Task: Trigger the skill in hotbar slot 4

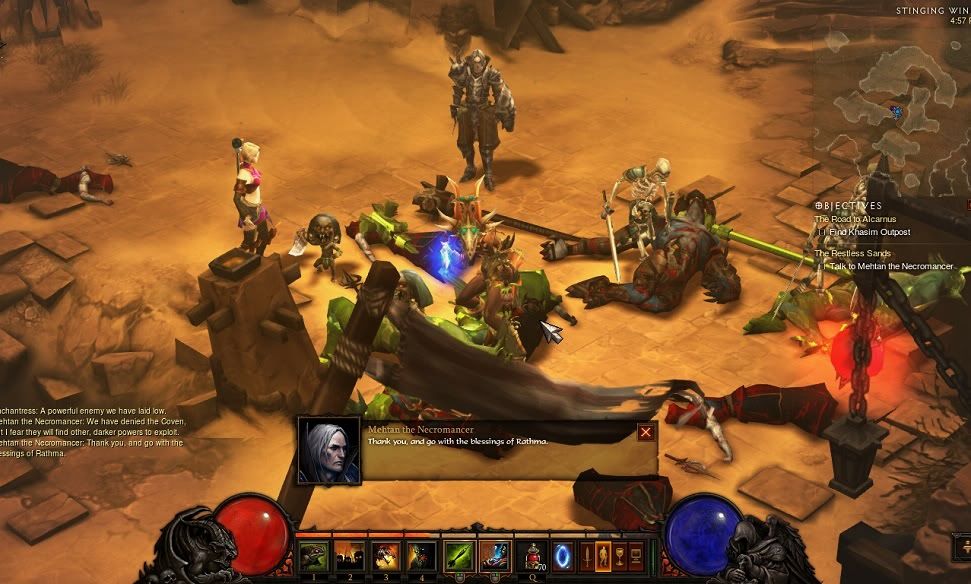Action: (421, 556)
